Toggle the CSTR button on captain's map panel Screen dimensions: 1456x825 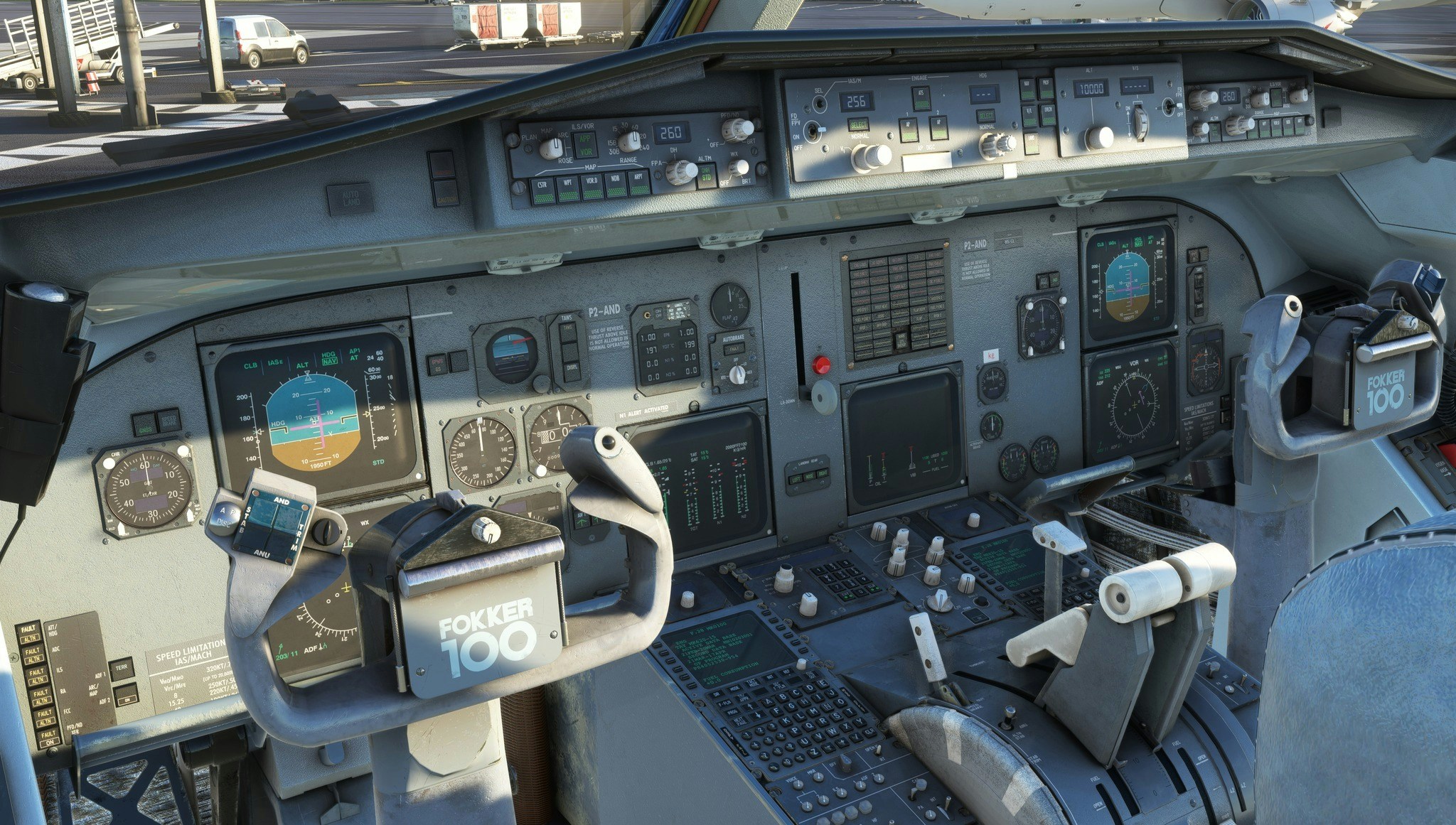(x=543, y=189)
